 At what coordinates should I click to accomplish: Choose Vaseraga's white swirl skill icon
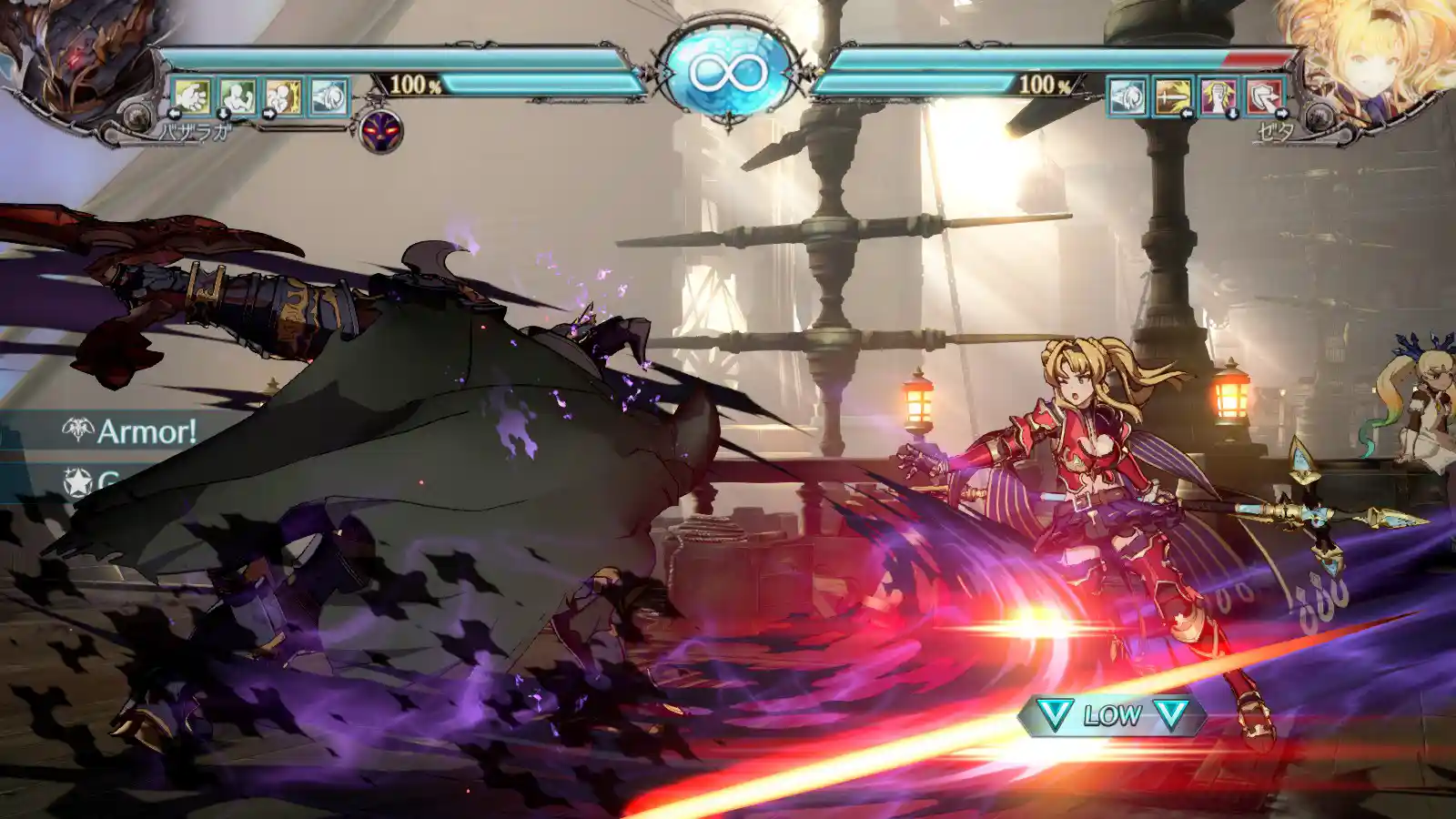[329, 96]
